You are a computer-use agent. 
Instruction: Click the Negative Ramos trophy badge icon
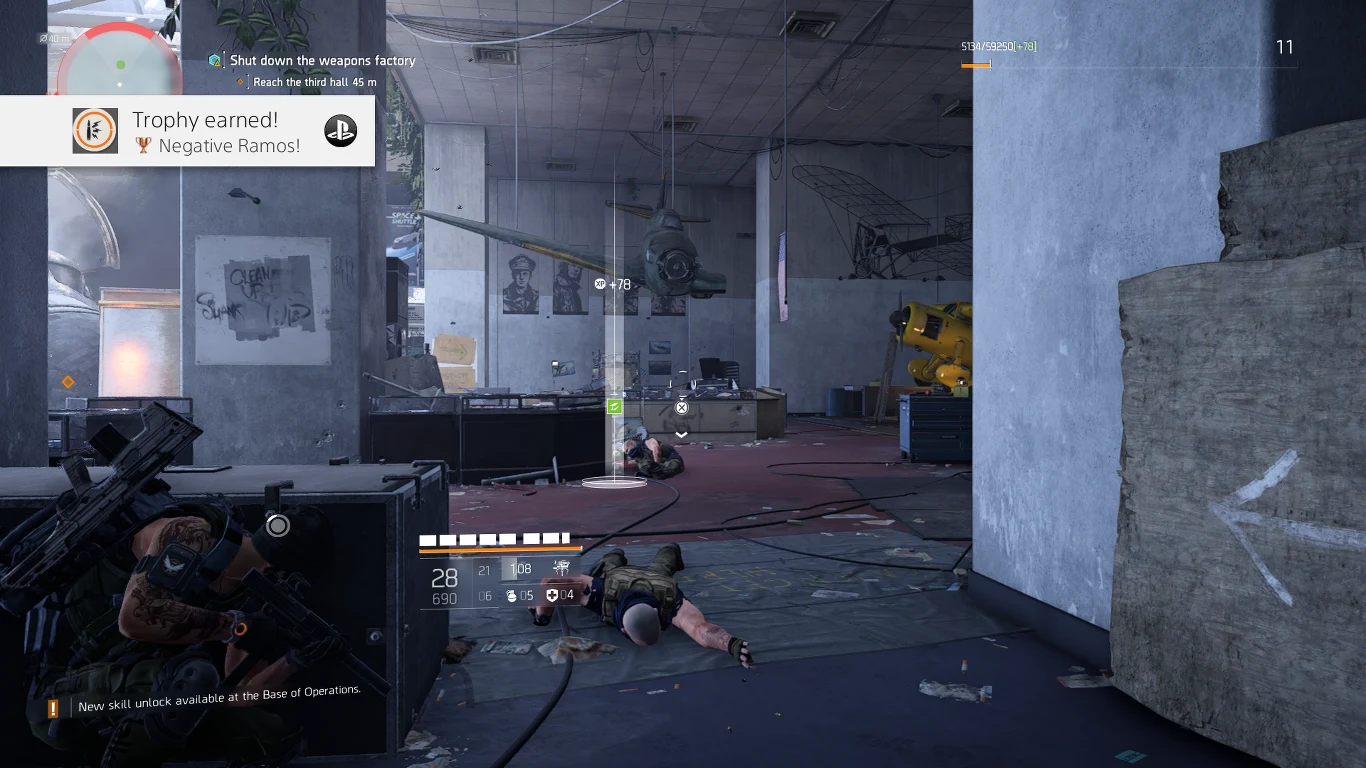coord(95,131)
